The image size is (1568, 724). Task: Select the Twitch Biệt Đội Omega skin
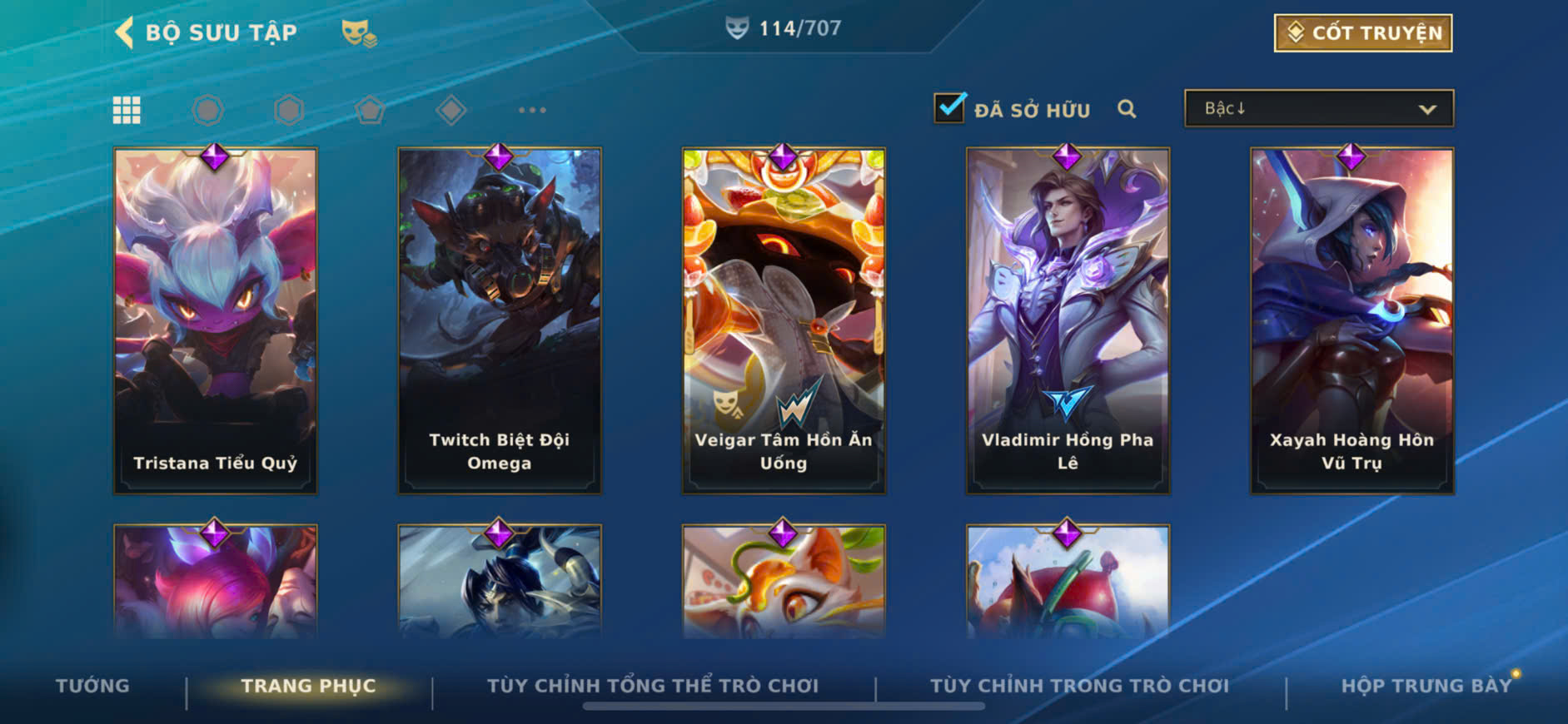point(500,320)
